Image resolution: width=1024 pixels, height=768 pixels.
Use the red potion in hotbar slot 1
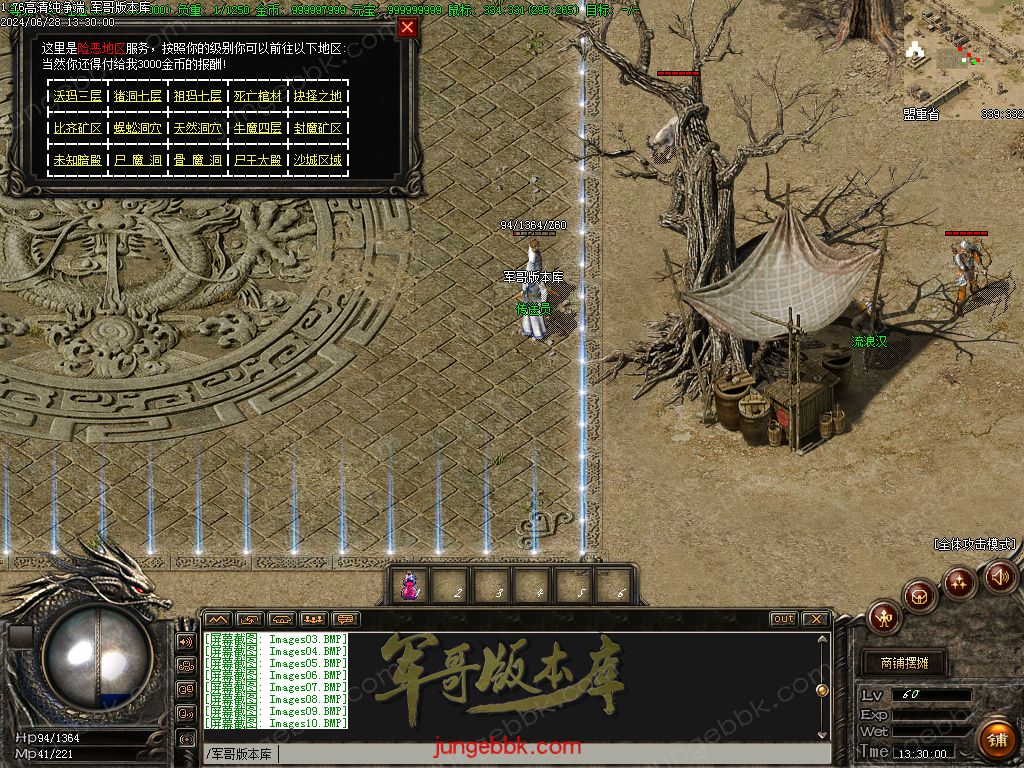tap(410, 587)
